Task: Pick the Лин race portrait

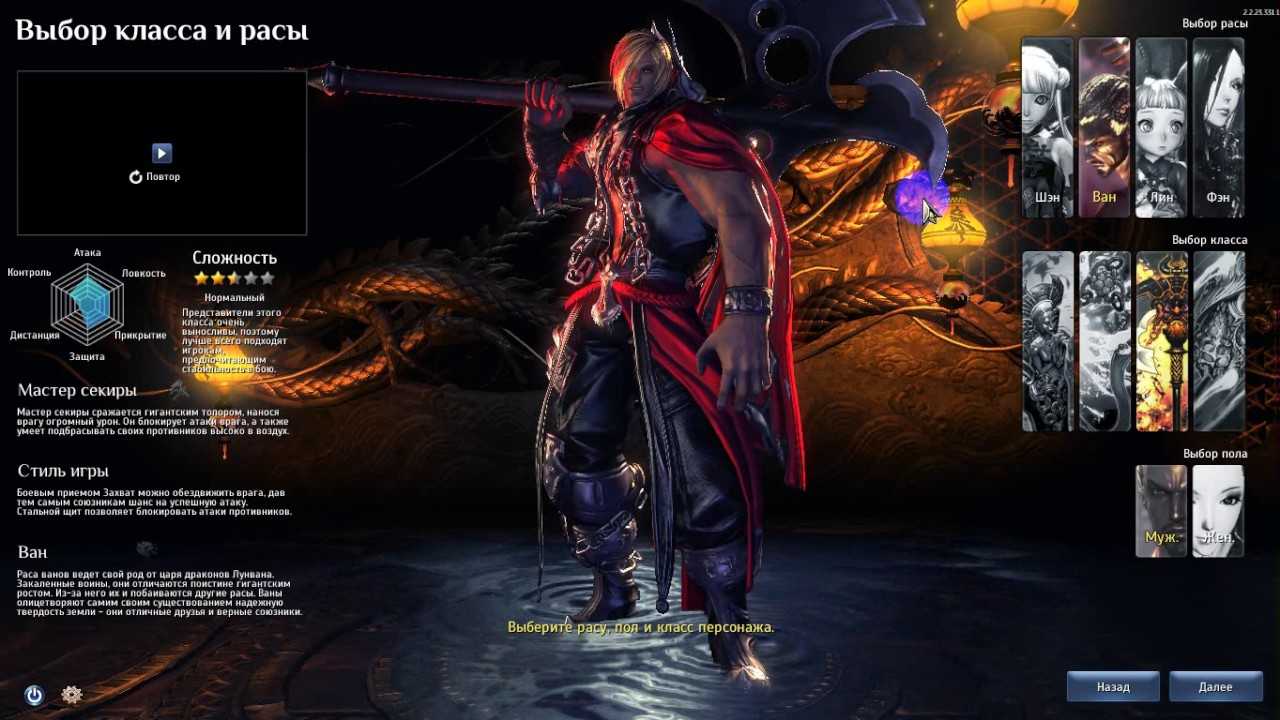Action: 1161,127
